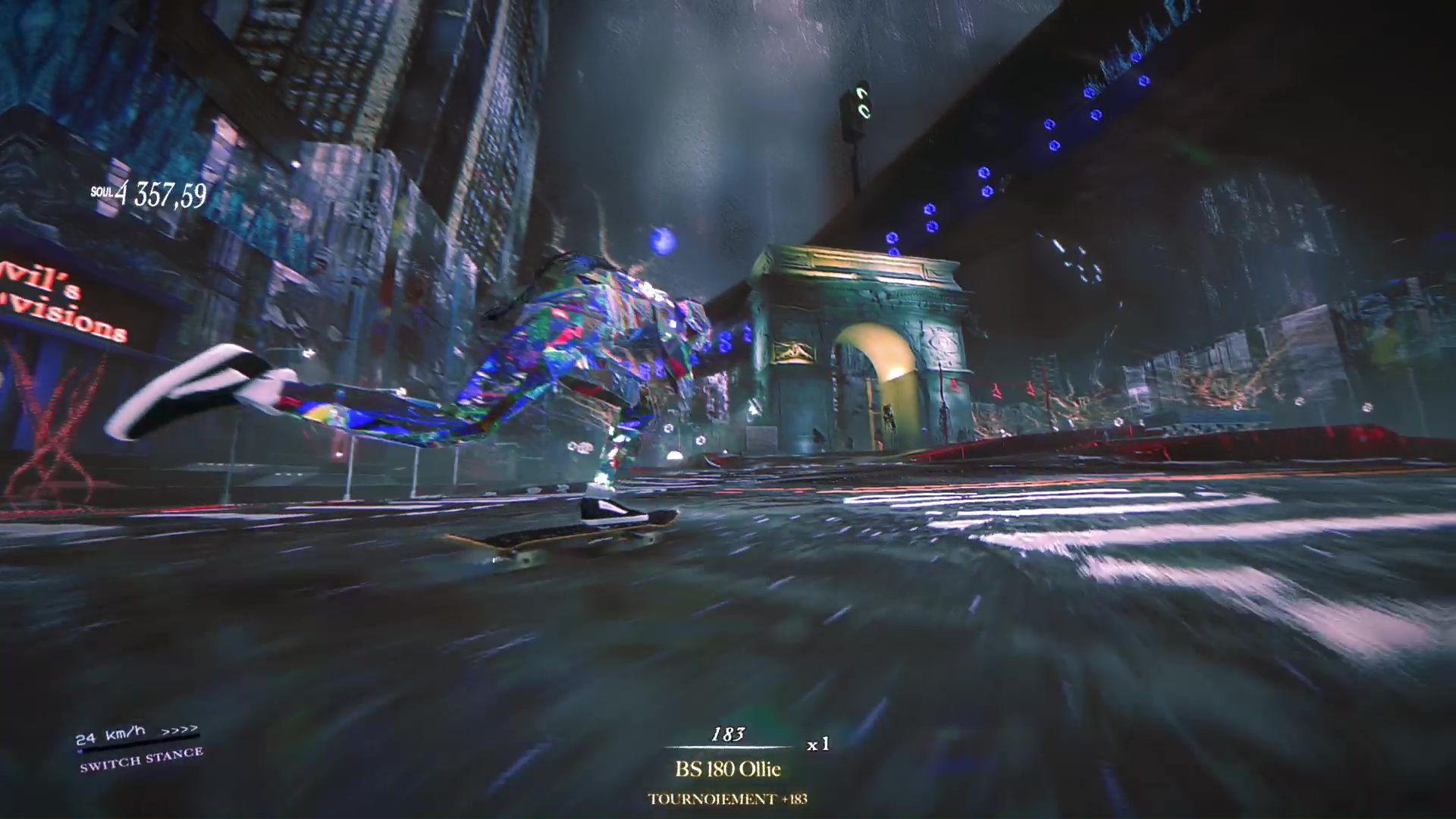
Task: Open details for the BS 180 Ollie trick
Action: click(x=726, y=768)
